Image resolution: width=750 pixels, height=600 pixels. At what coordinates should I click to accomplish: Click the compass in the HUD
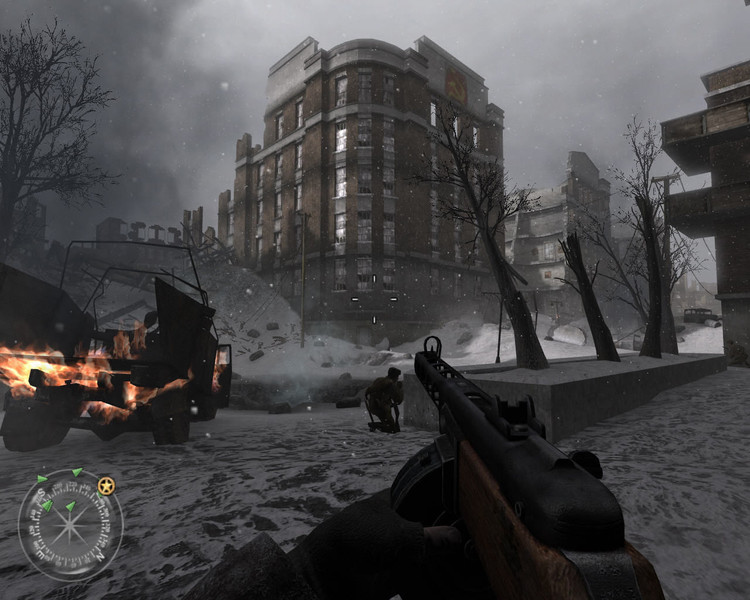pyautogui.click(x=70, y=524)
